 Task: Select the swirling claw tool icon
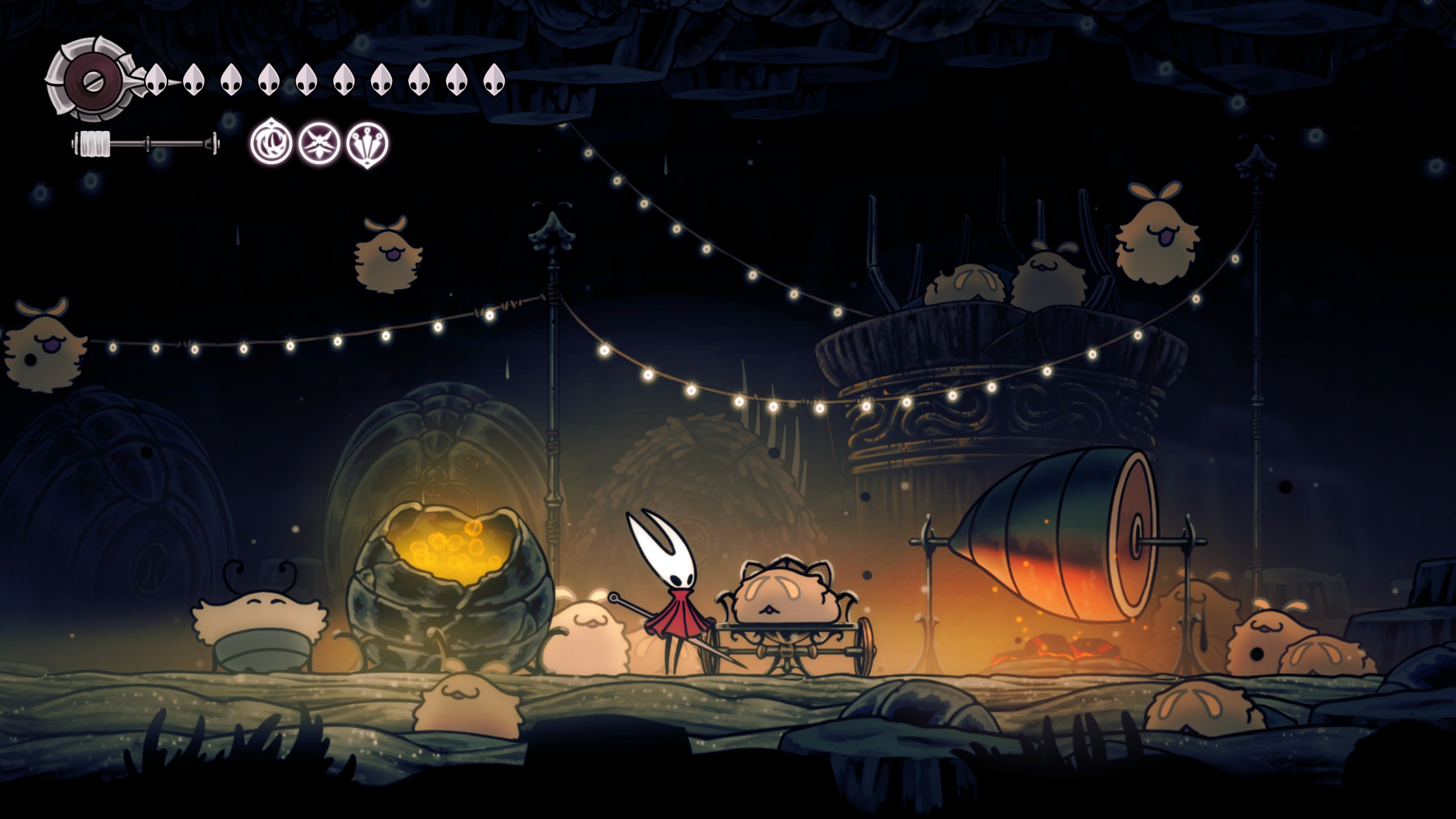tap(271, 143)
